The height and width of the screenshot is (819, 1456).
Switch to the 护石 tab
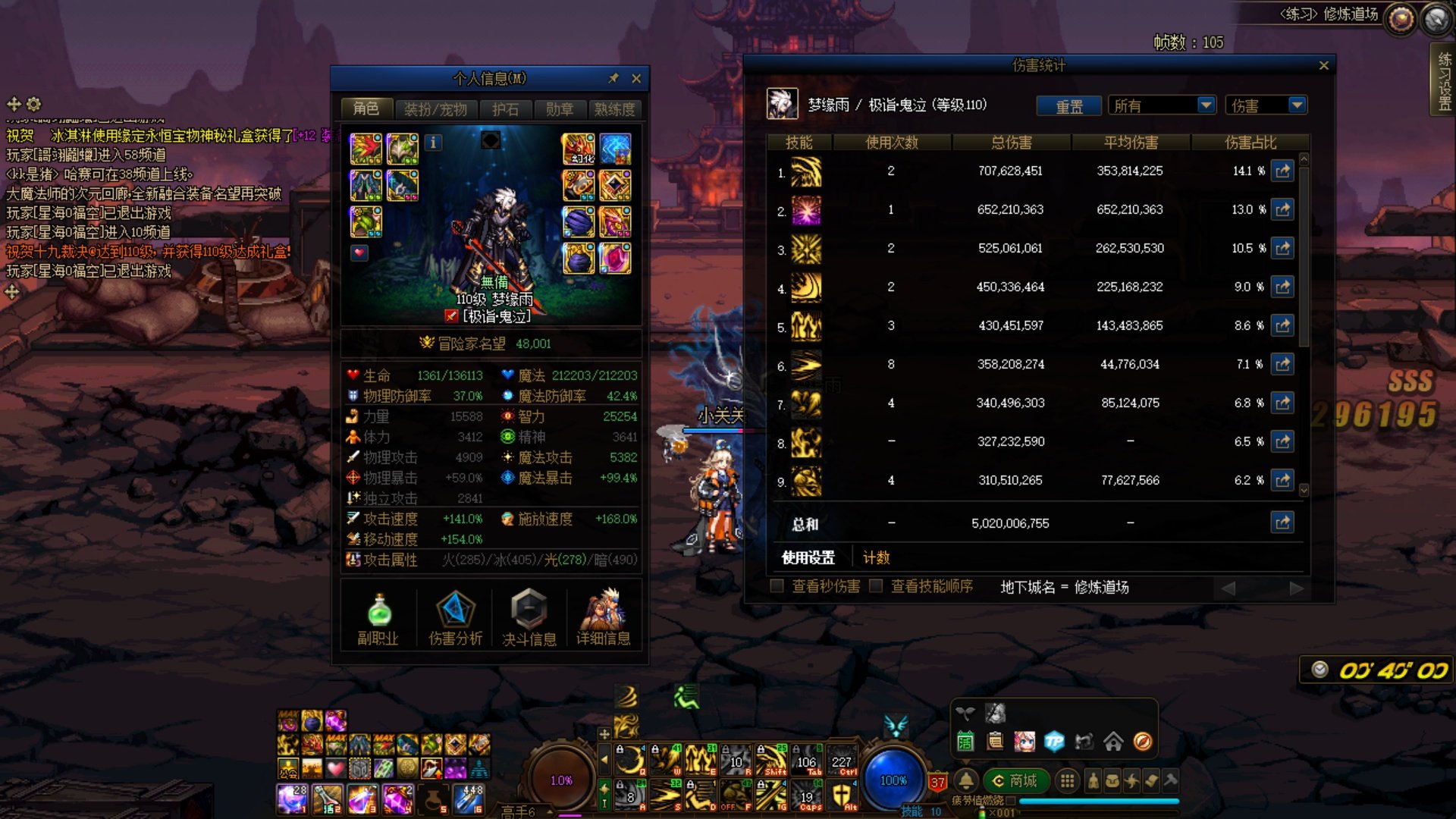pyautogui.click(x=505, y=109)
